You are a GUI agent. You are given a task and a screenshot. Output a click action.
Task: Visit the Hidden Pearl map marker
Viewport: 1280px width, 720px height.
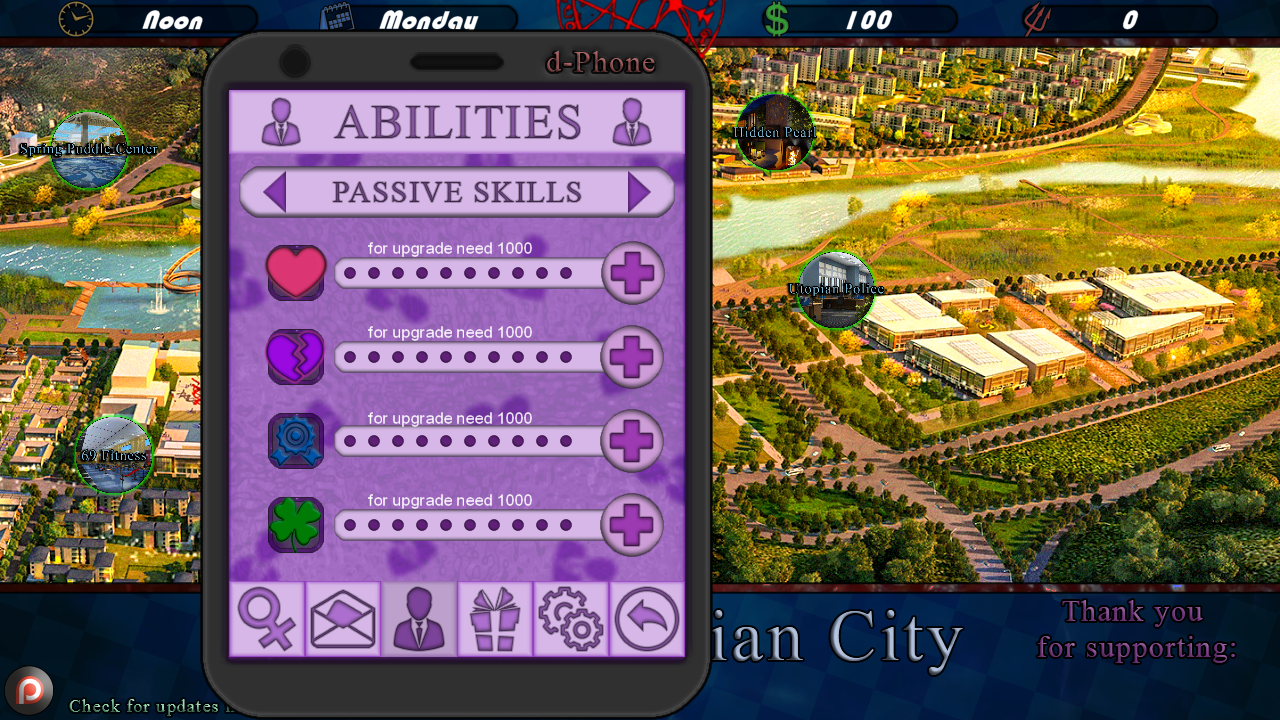point(775,132)
